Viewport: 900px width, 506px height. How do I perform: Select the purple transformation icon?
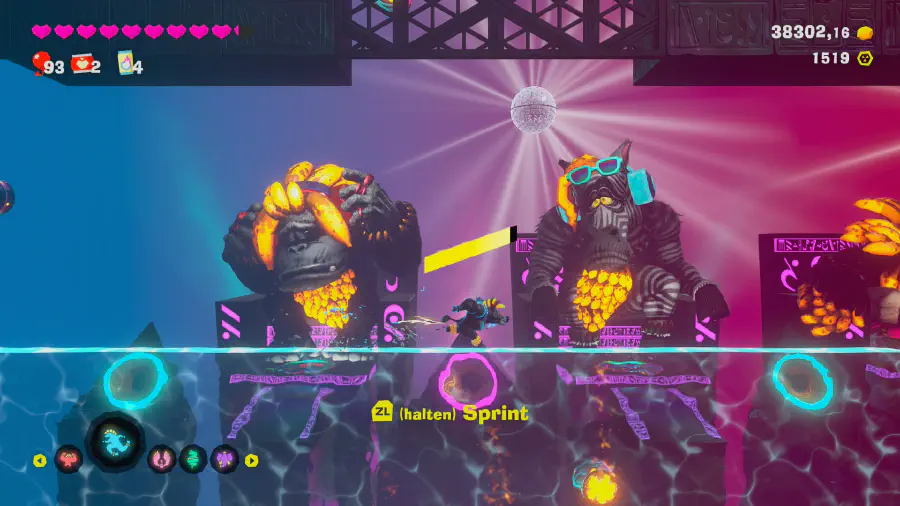[x=224, y=459]
